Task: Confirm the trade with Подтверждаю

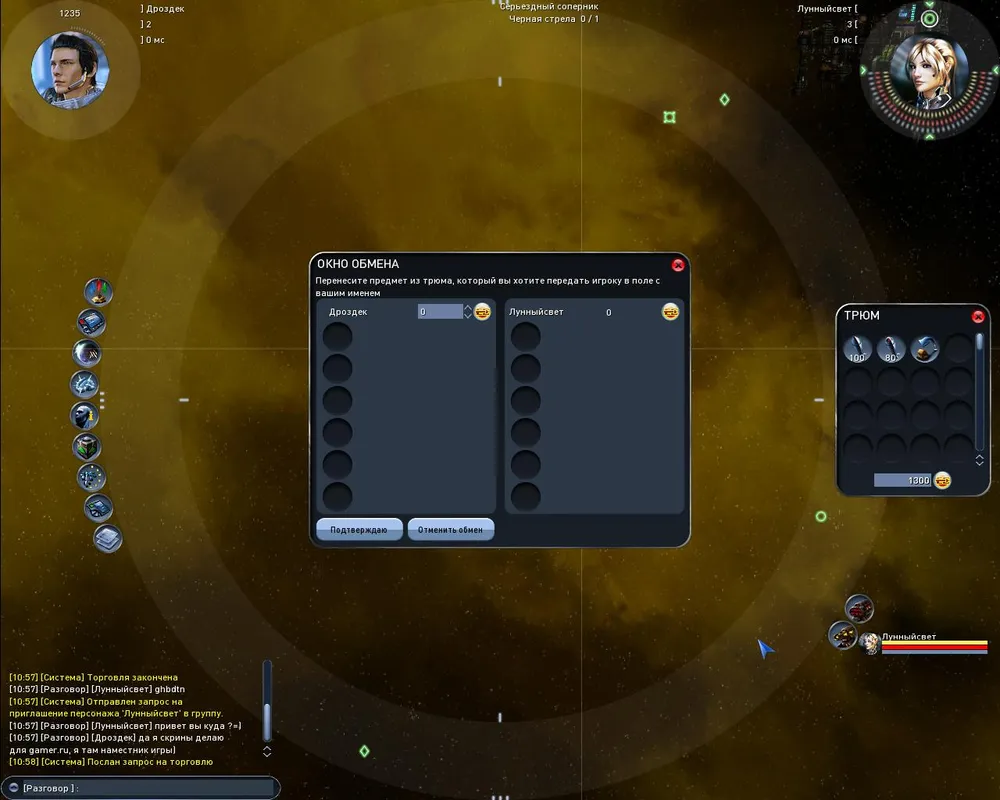Action: click(359, 529)
